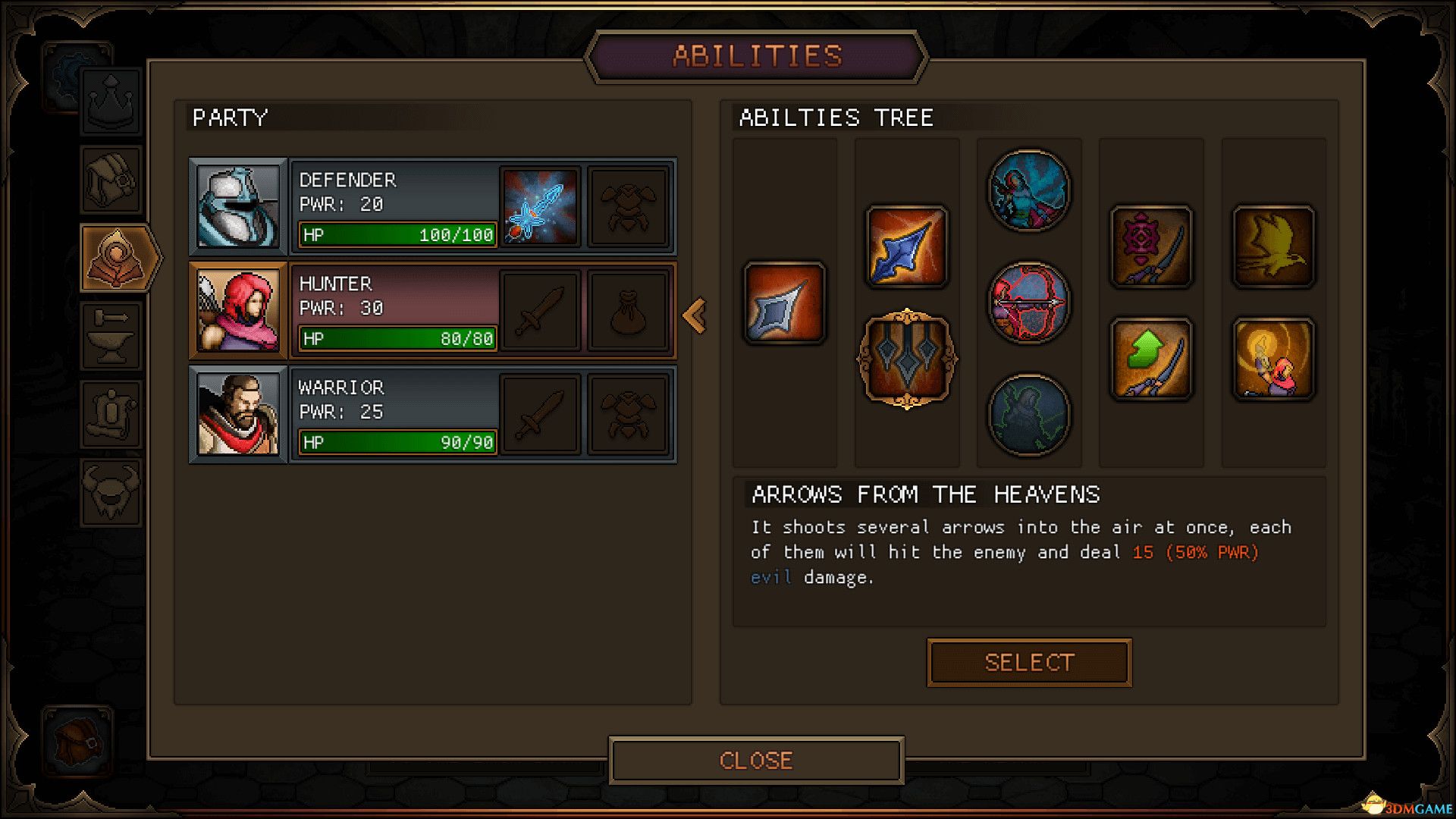
Task: Choose the dark locked hooded figure ability
Action: click(1029, 415)
